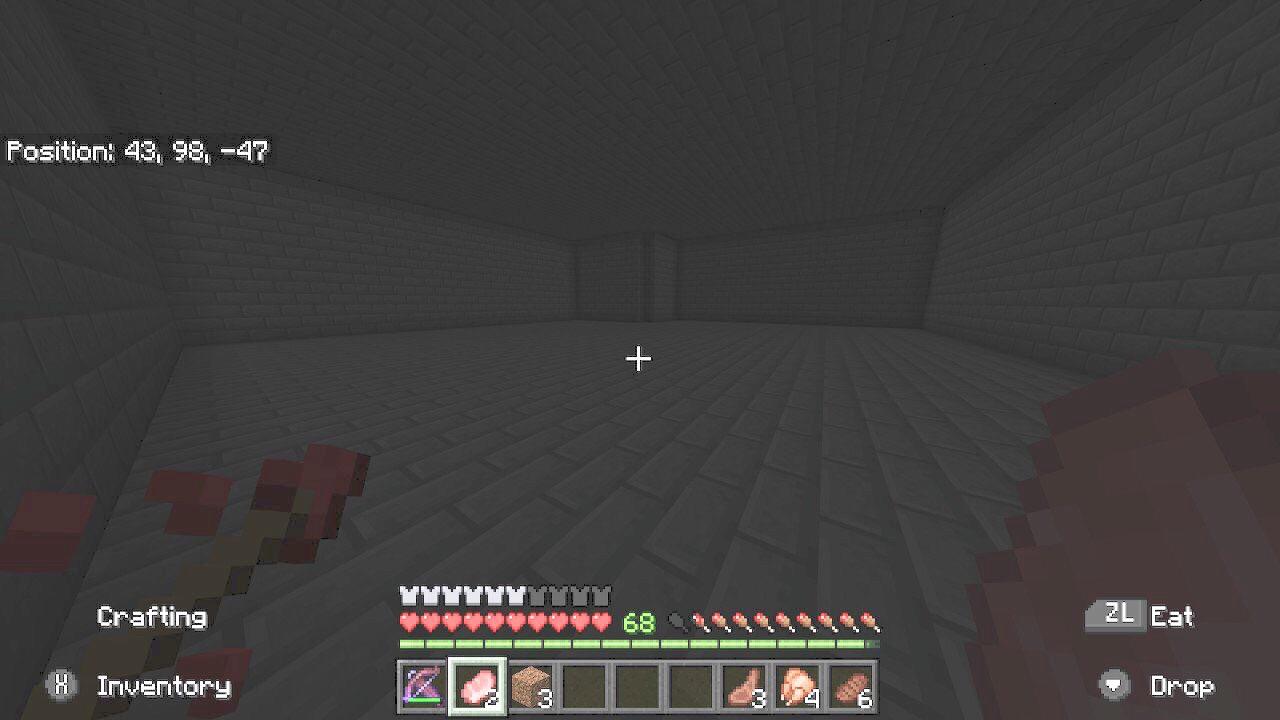The width and height of the screenshot is (1280, 720).
Task: Expand the third empty hotbar slot
Action: tap(691, 687)
